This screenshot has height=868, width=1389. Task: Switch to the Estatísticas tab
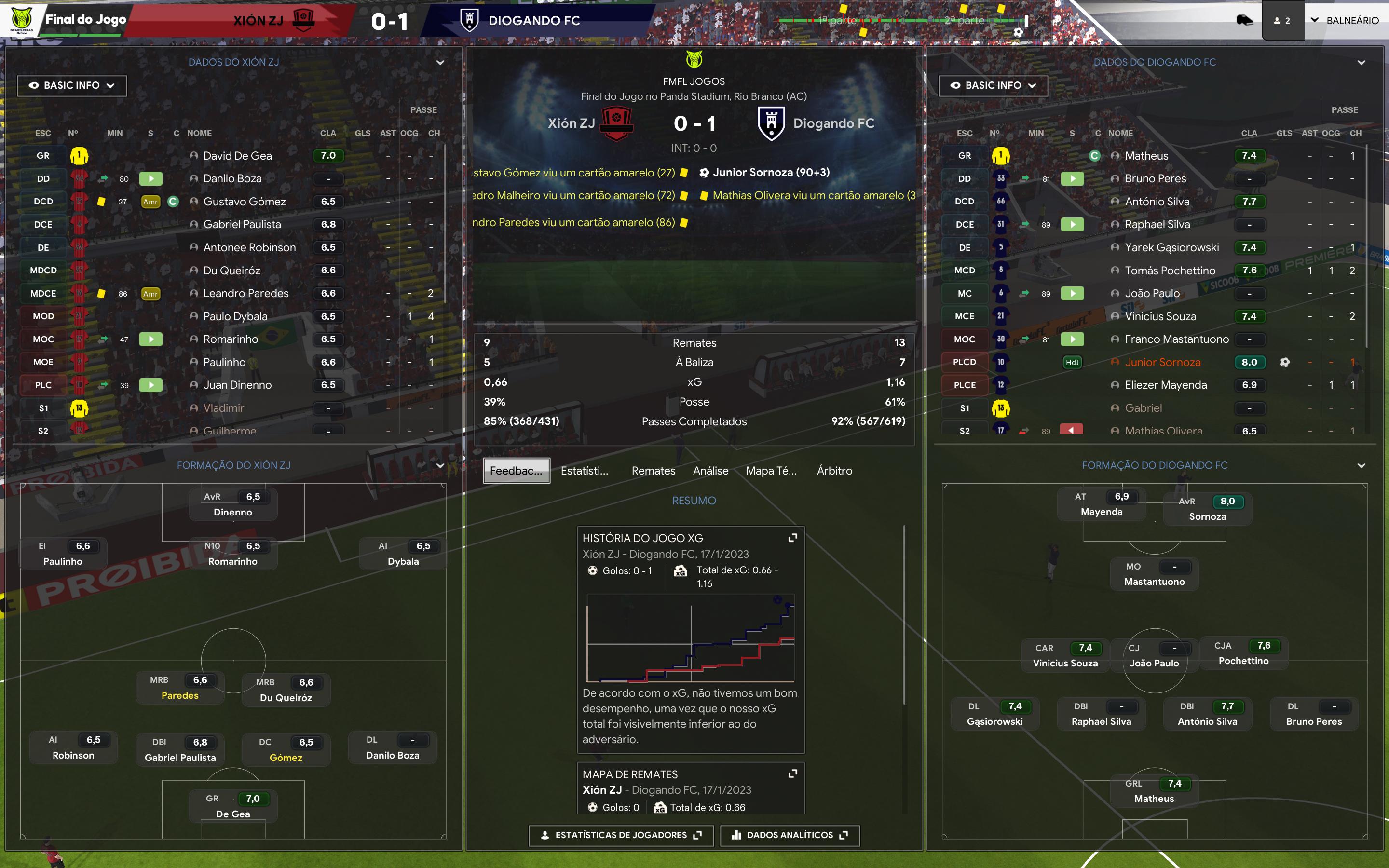tap(584, 471)
